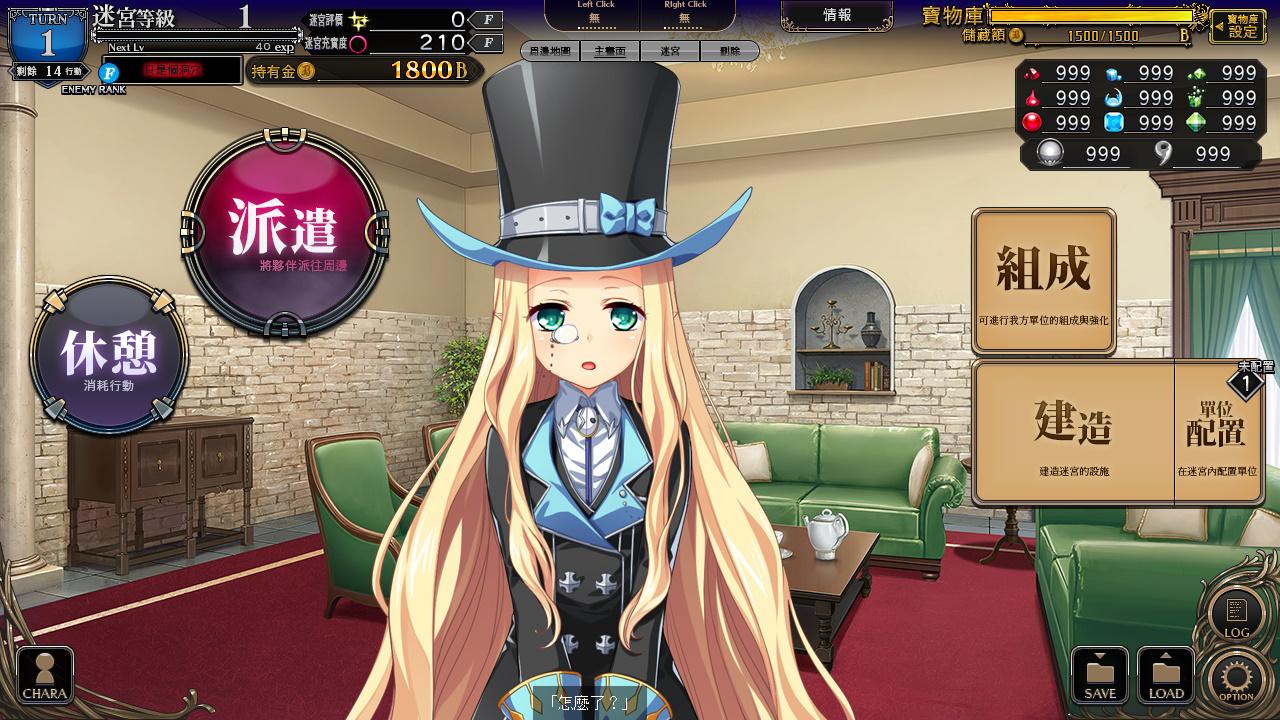Switch to the 迷宮 dungeon tab
The height and width of the screenshot is (720, 1280).
tap(670, 51)
